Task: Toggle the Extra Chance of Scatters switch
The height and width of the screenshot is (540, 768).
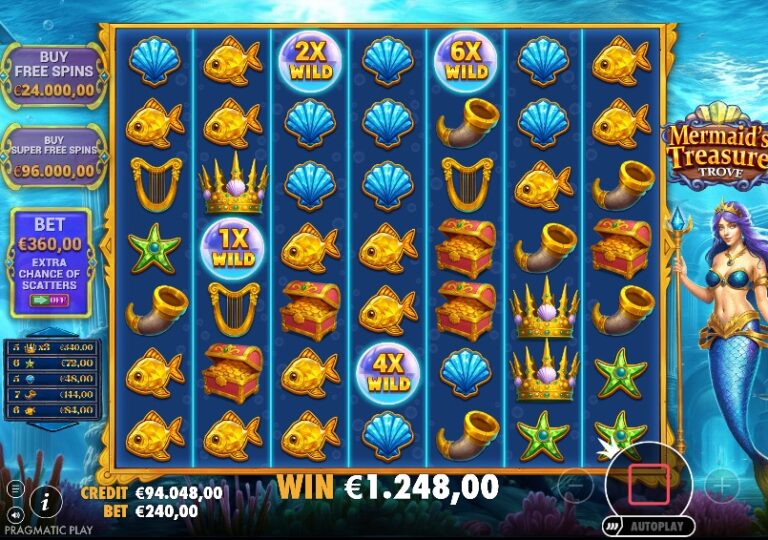Action: [x=48, y=299]
